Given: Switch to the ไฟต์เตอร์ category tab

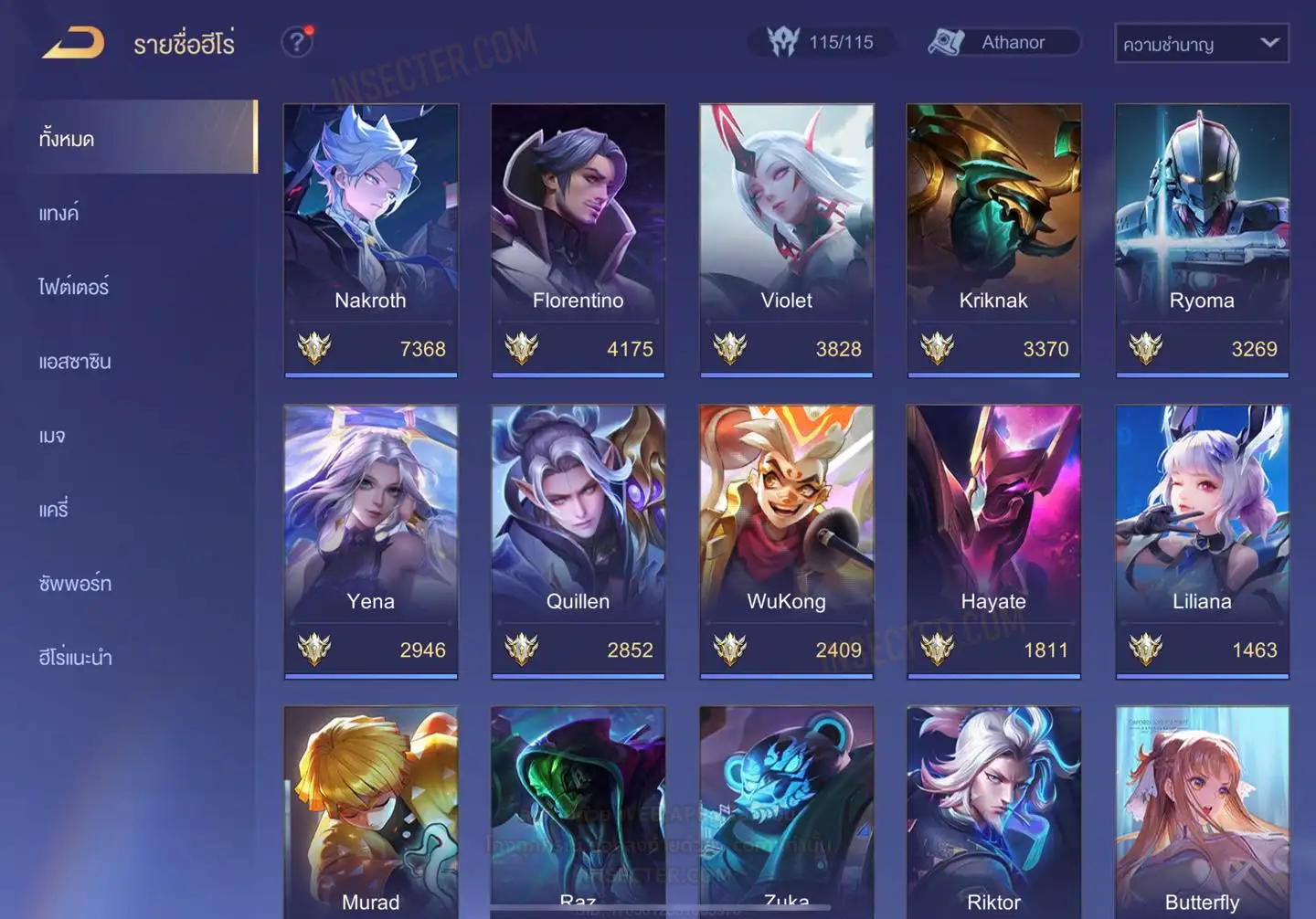Looking at the screenshot, I should [x=74, y=288].
